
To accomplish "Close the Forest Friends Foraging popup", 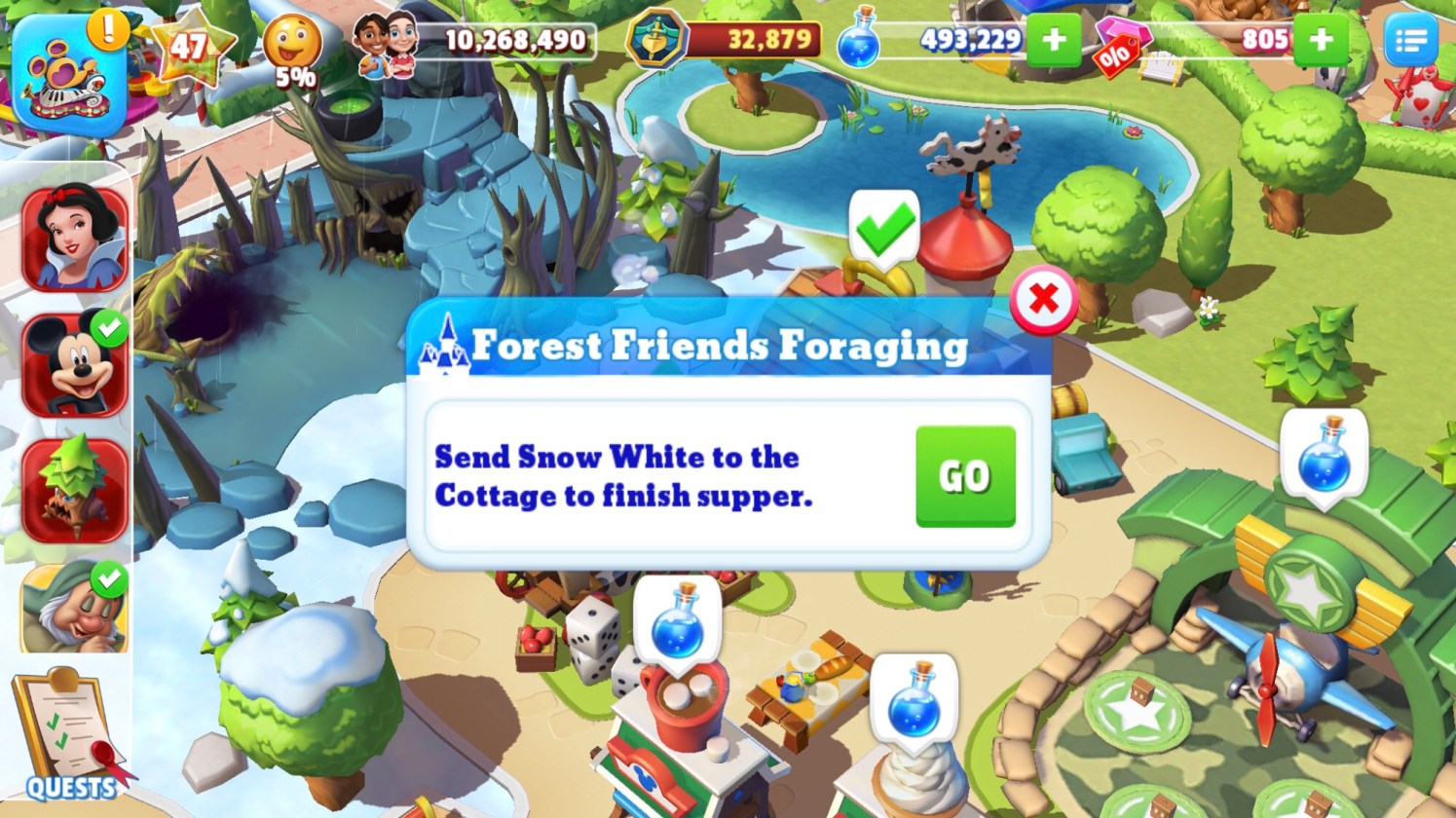I will [1043, 299].
